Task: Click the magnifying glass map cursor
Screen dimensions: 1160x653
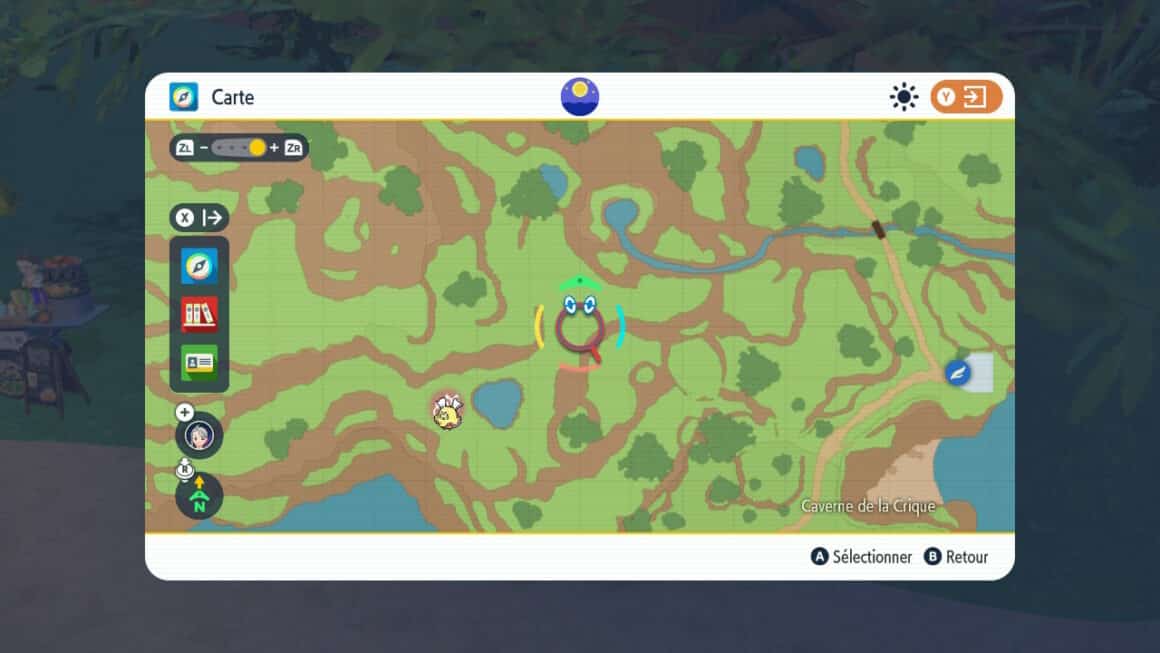Action: [x=581, y=330]
